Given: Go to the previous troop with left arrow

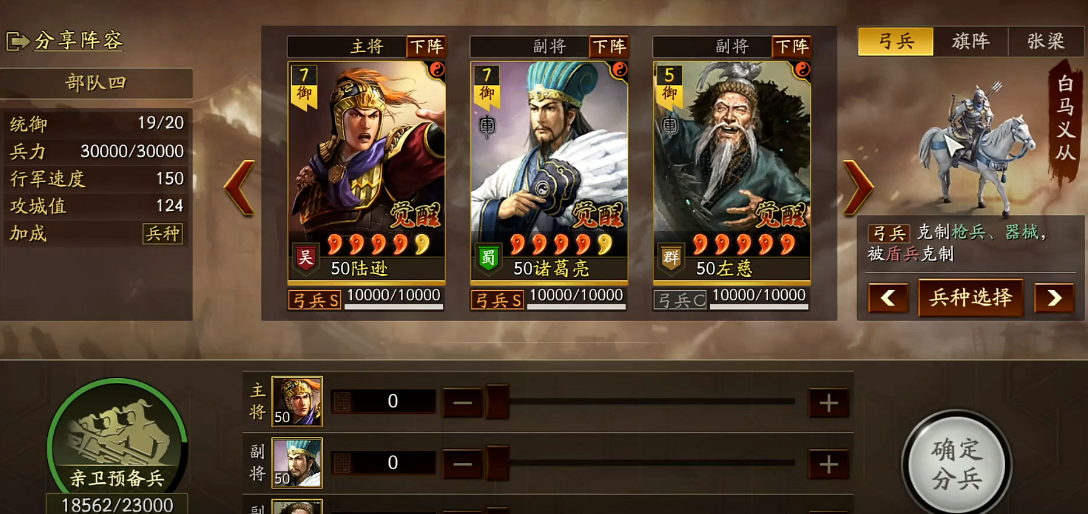Looking at the screenshot, I should pos(239,187).
